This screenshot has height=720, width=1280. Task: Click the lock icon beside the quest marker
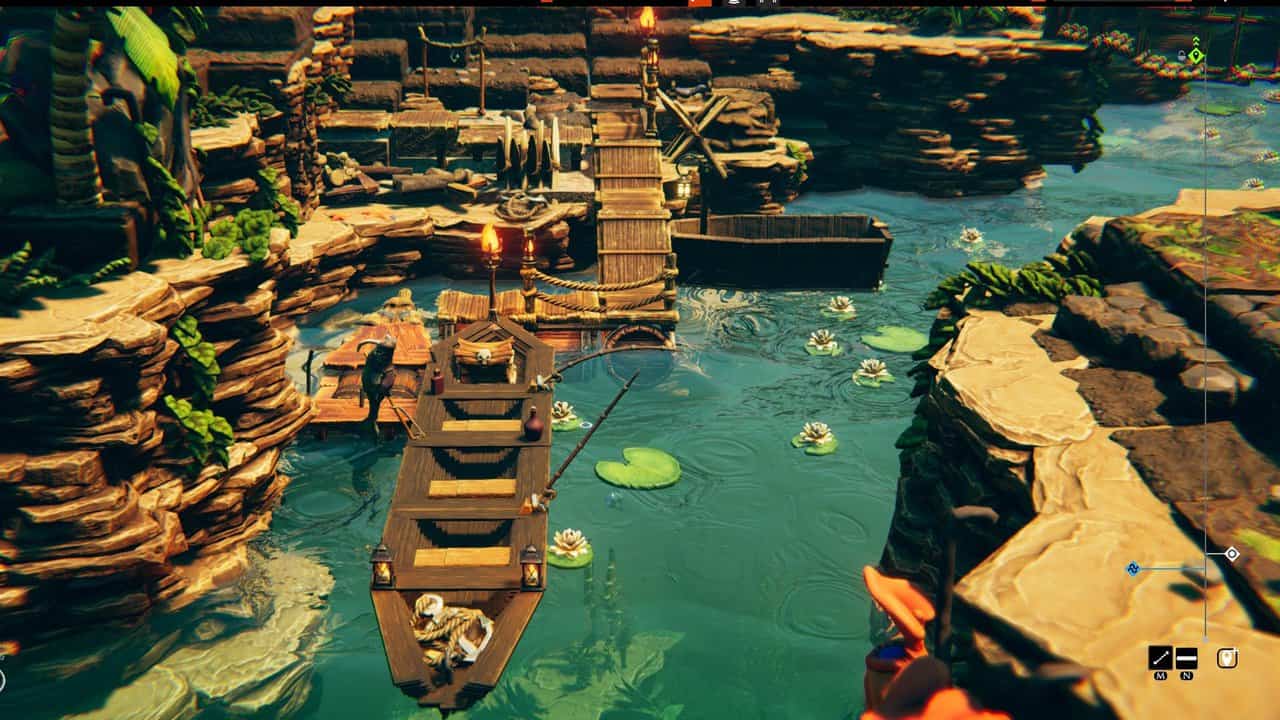(x=1182, y=56)
